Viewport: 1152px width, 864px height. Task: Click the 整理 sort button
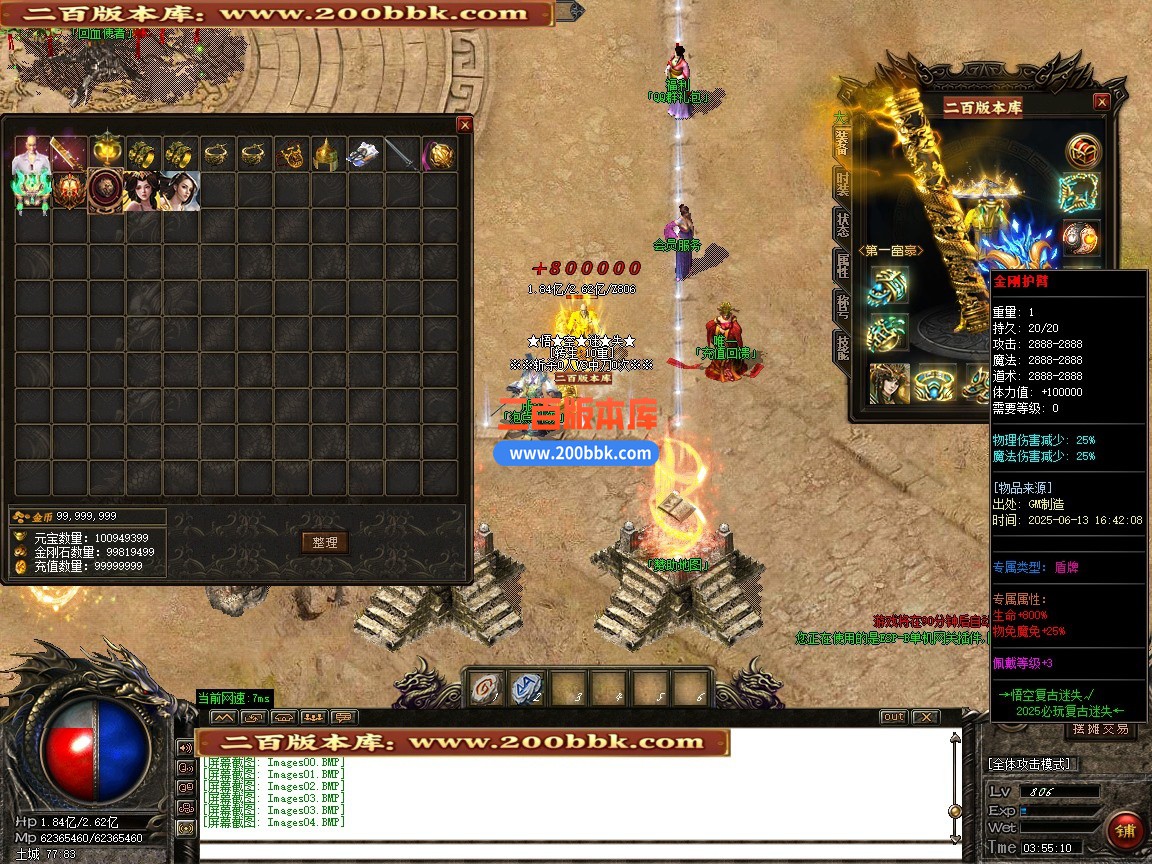[324, 542]
